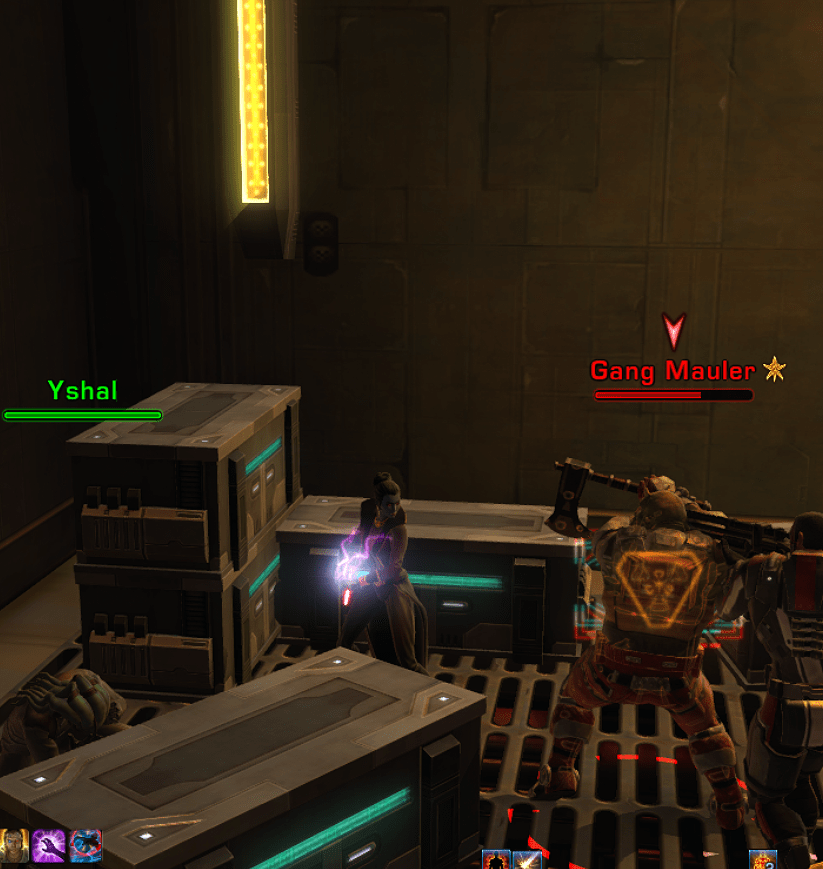The image size is (823, 869).
Task: Click the golden face portrait icon
Action: [x=14, y=845]
